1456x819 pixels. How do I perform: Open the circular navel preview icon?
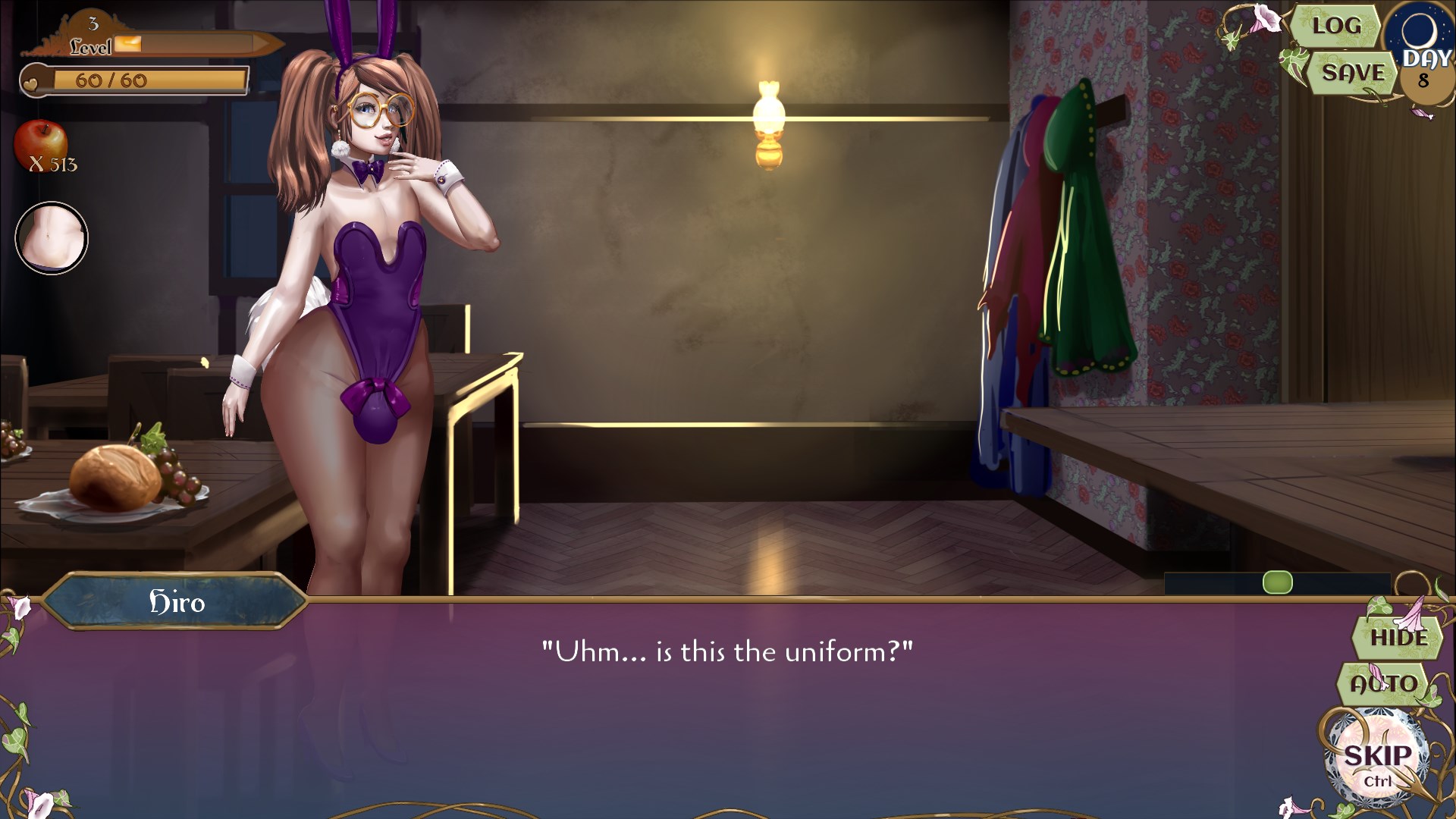50,237
